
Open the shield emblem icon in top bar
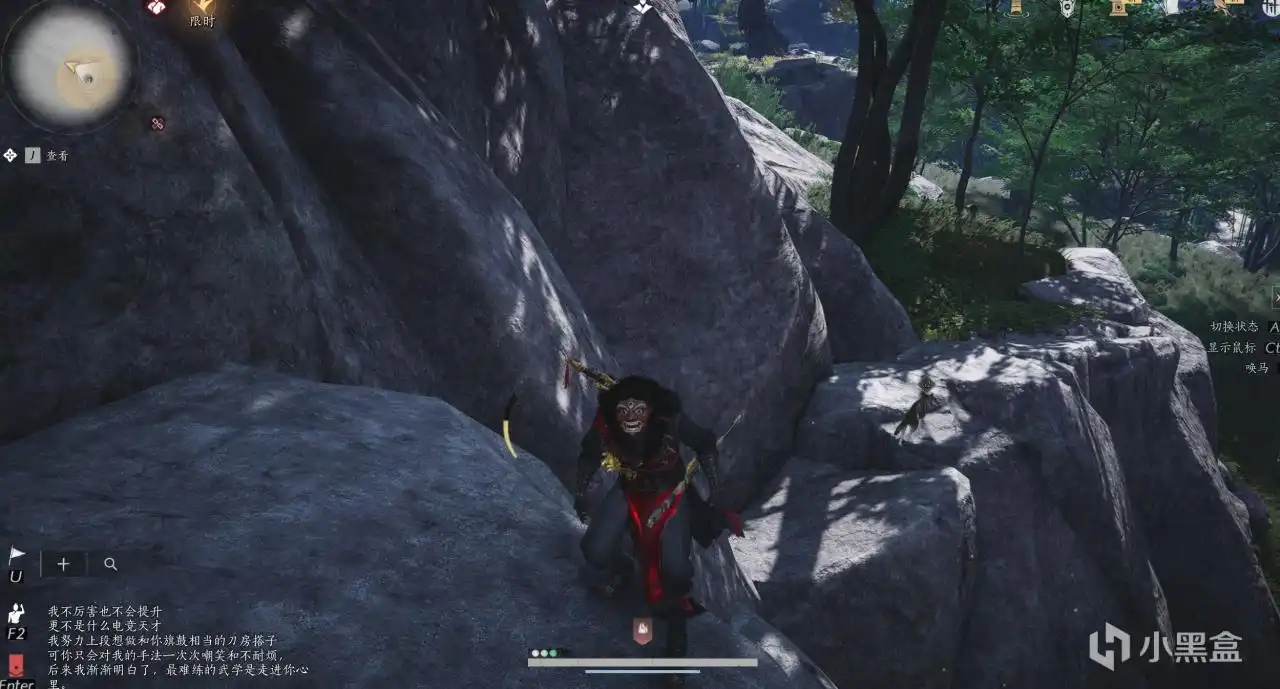click(x=1067, y=7)
